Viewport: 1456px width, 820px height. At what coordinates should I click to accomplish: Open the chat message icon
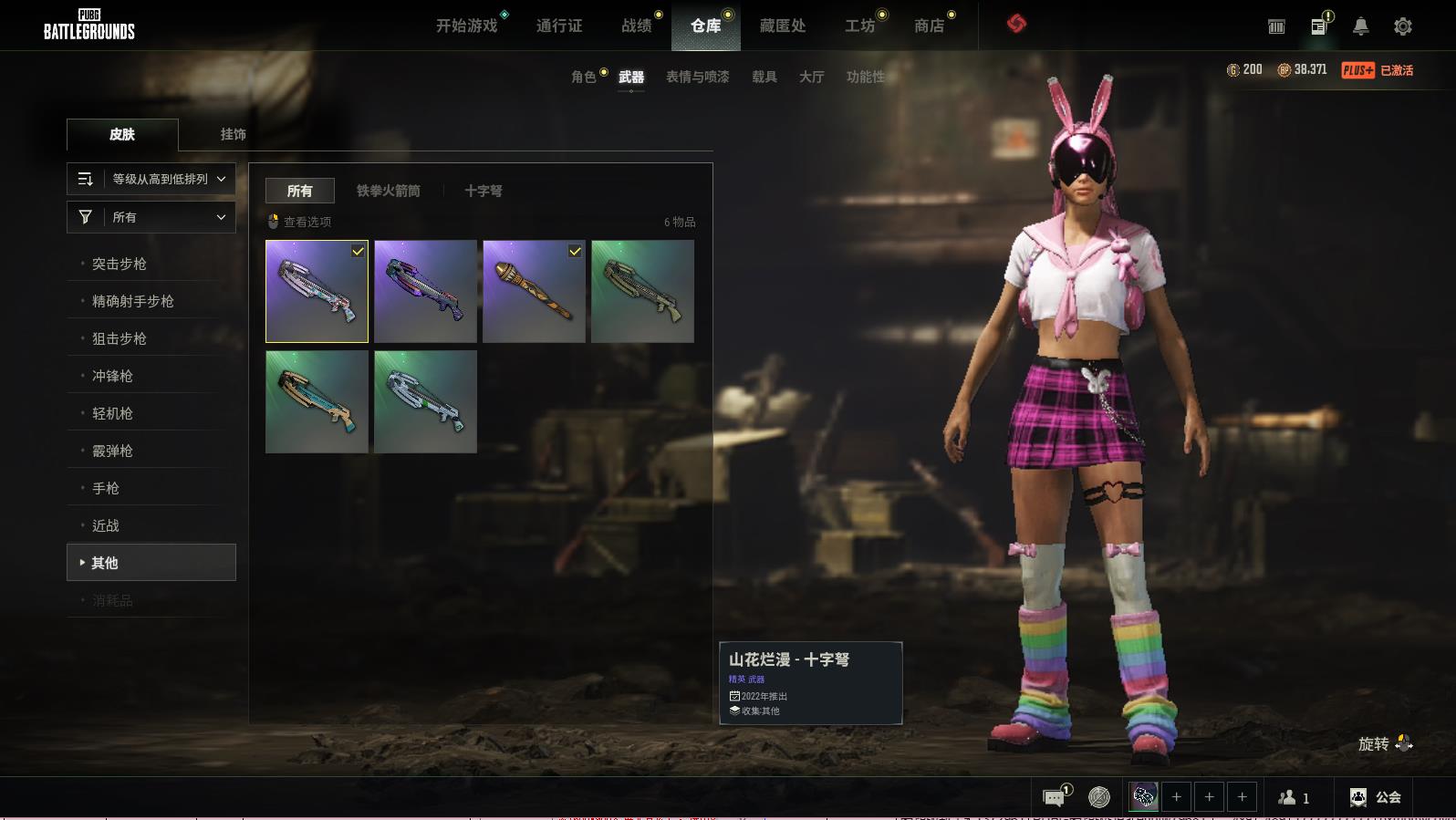[1054, 798]
